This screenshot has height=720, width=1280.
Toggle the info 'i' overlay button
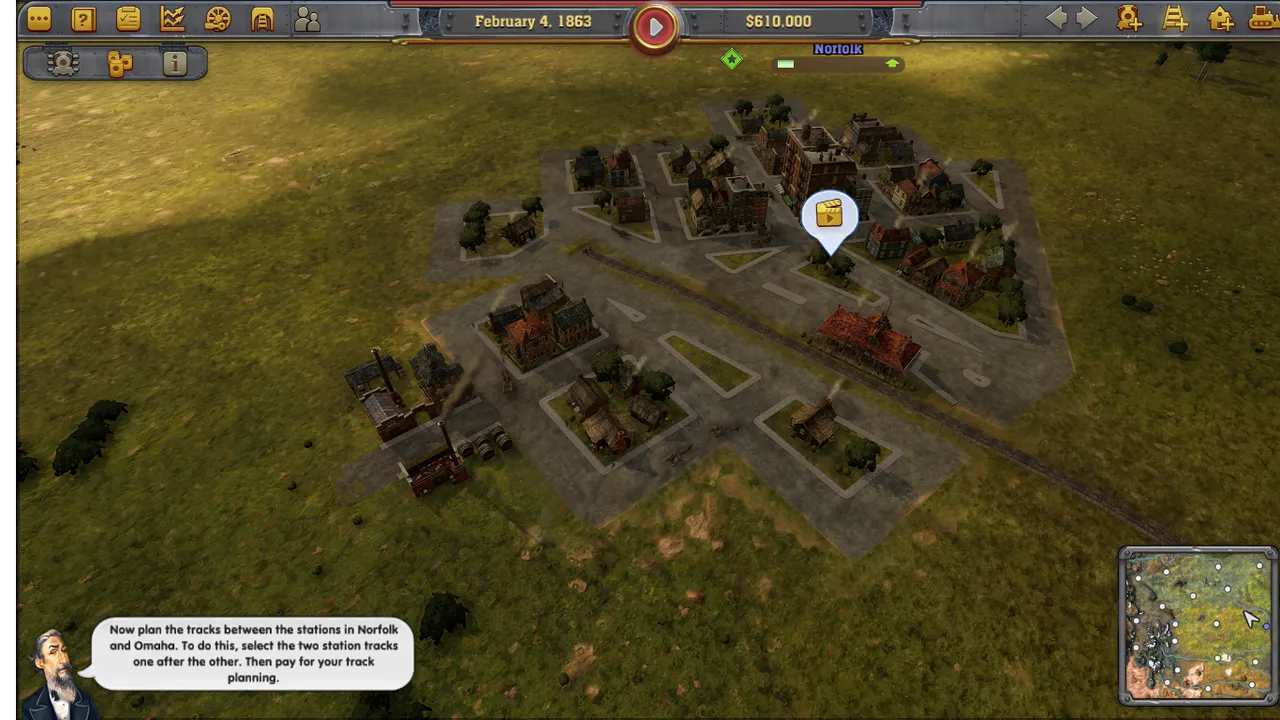[x=175, y=64]
